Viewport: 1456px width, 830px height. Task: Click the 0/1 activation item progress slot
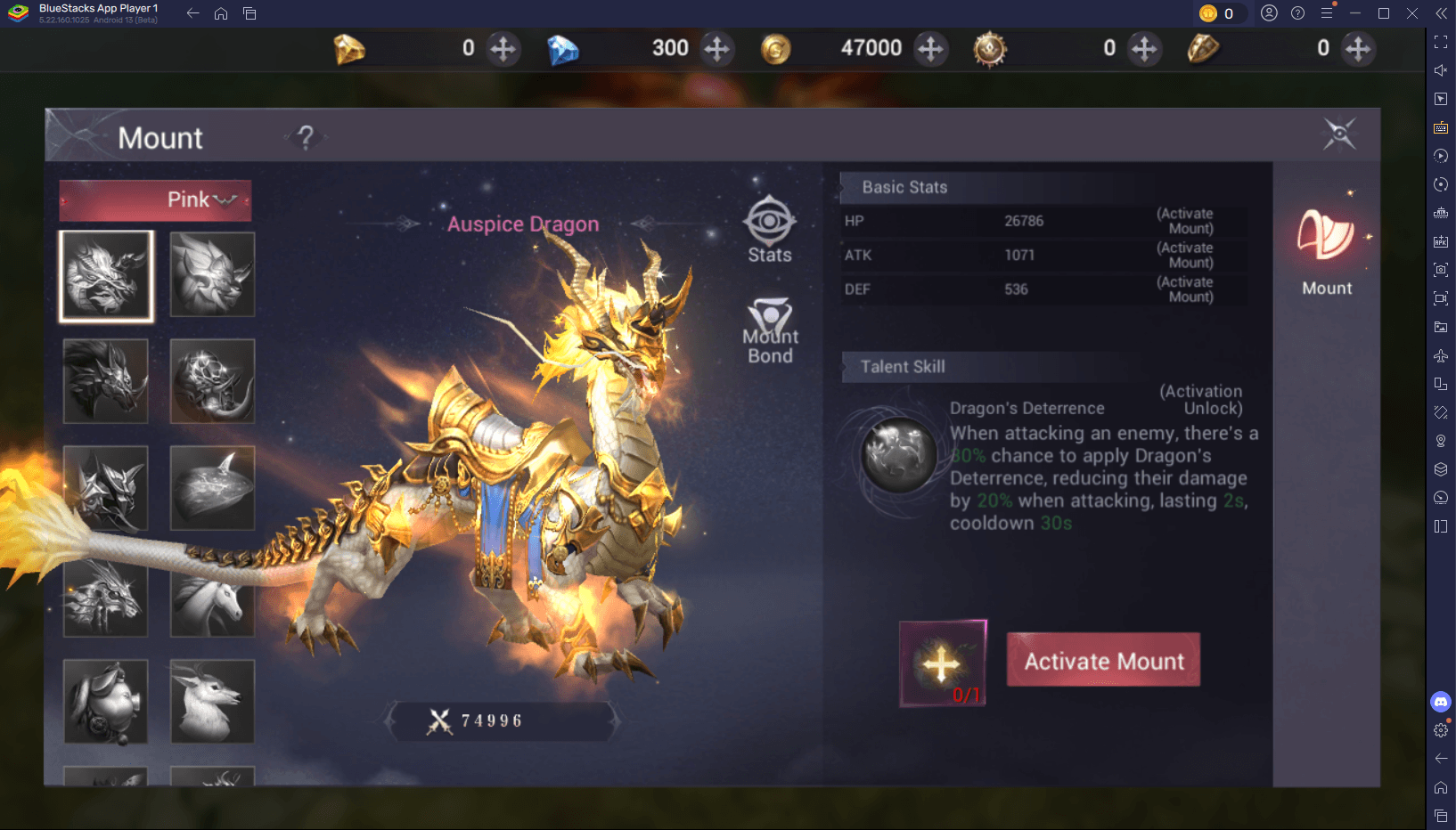(942, 663)
